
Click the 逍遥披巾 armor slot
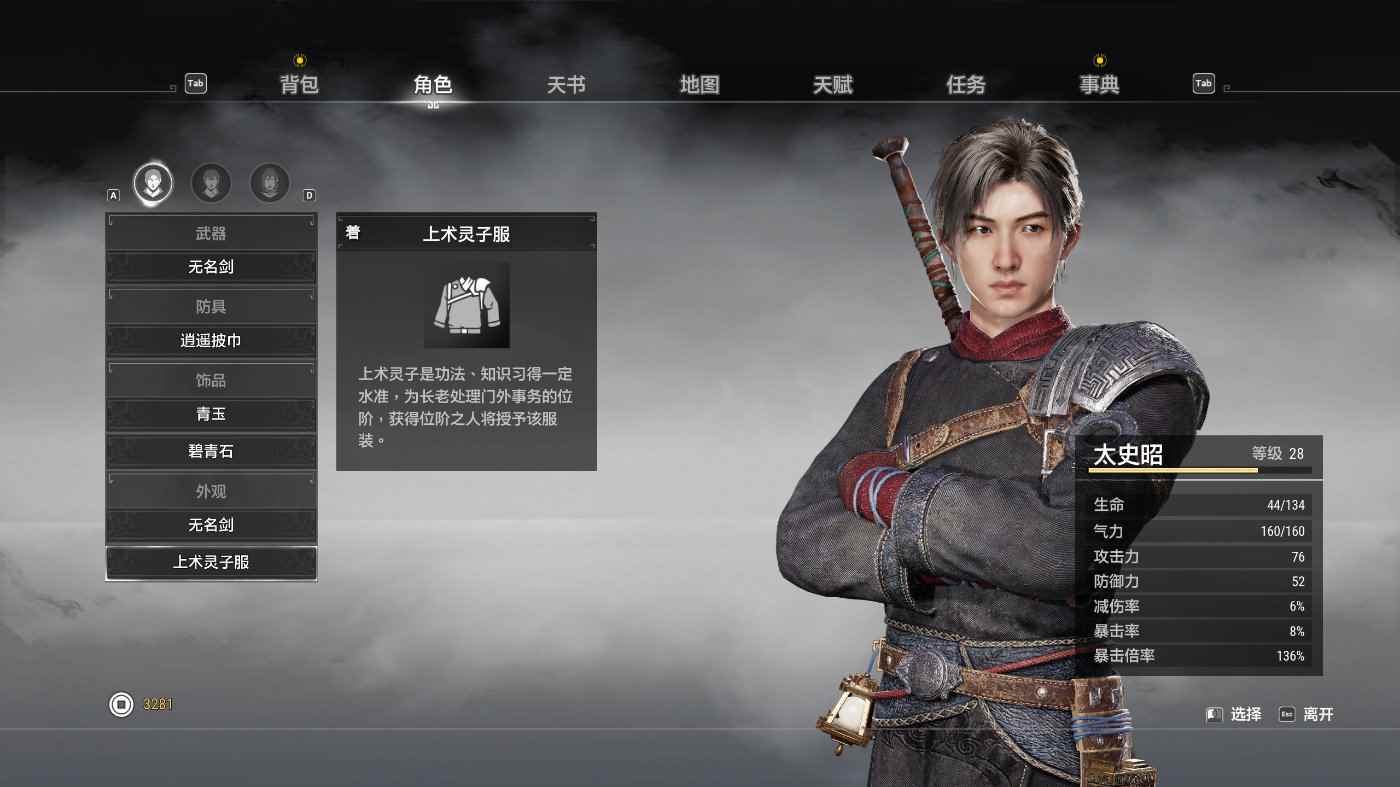coord(211,341)
